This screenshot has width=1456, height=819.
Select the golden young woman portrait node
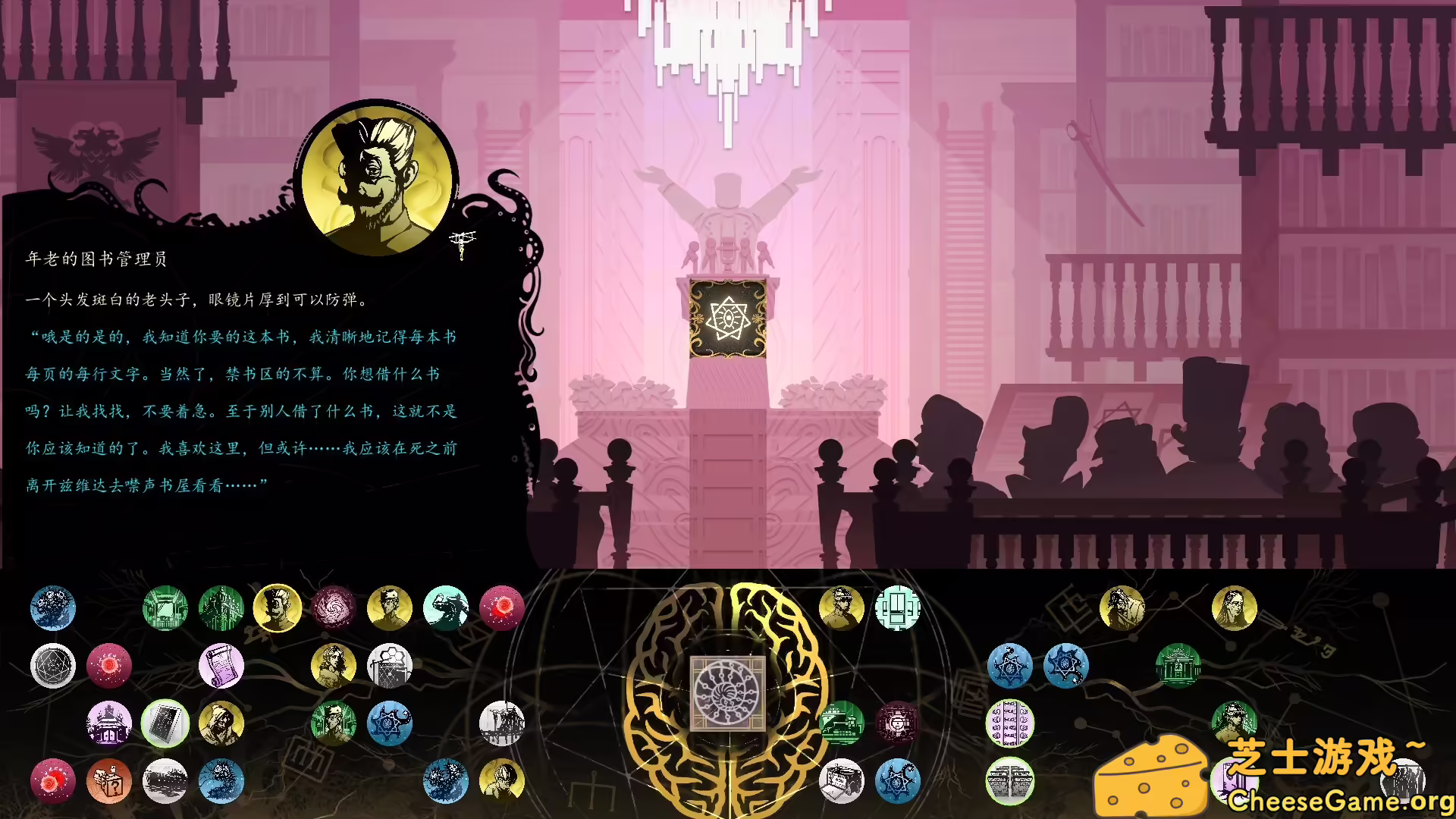[x=333, y=667]
